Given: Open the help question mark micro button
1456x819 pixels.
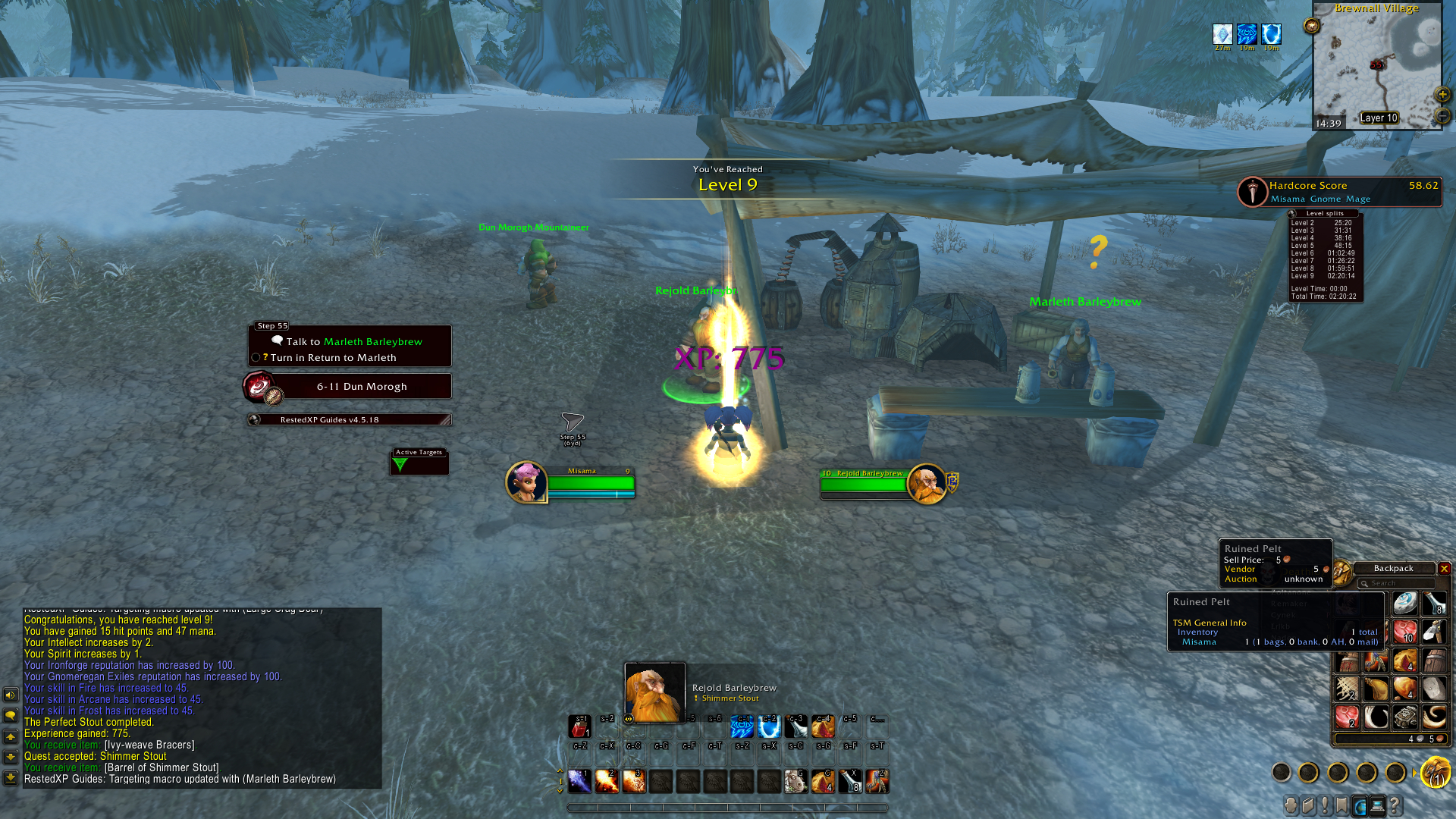Looking at the screenshot, I should coord(1395,805).
